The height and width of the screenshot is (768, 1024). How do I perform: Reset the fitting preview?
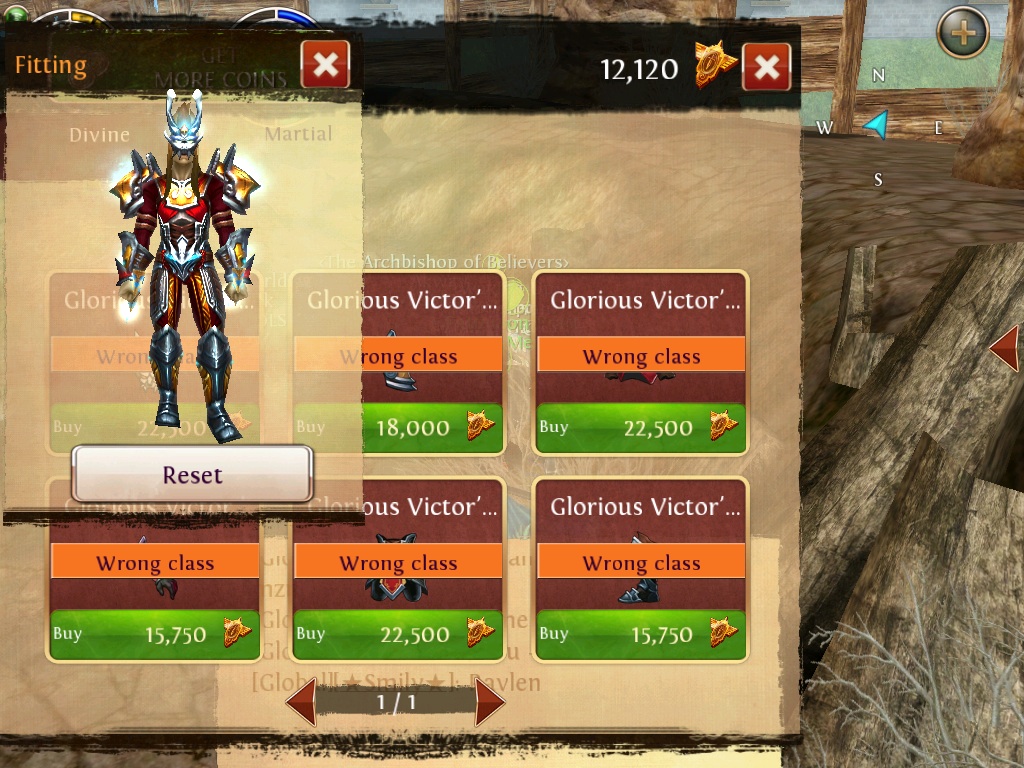click(192, 475)
